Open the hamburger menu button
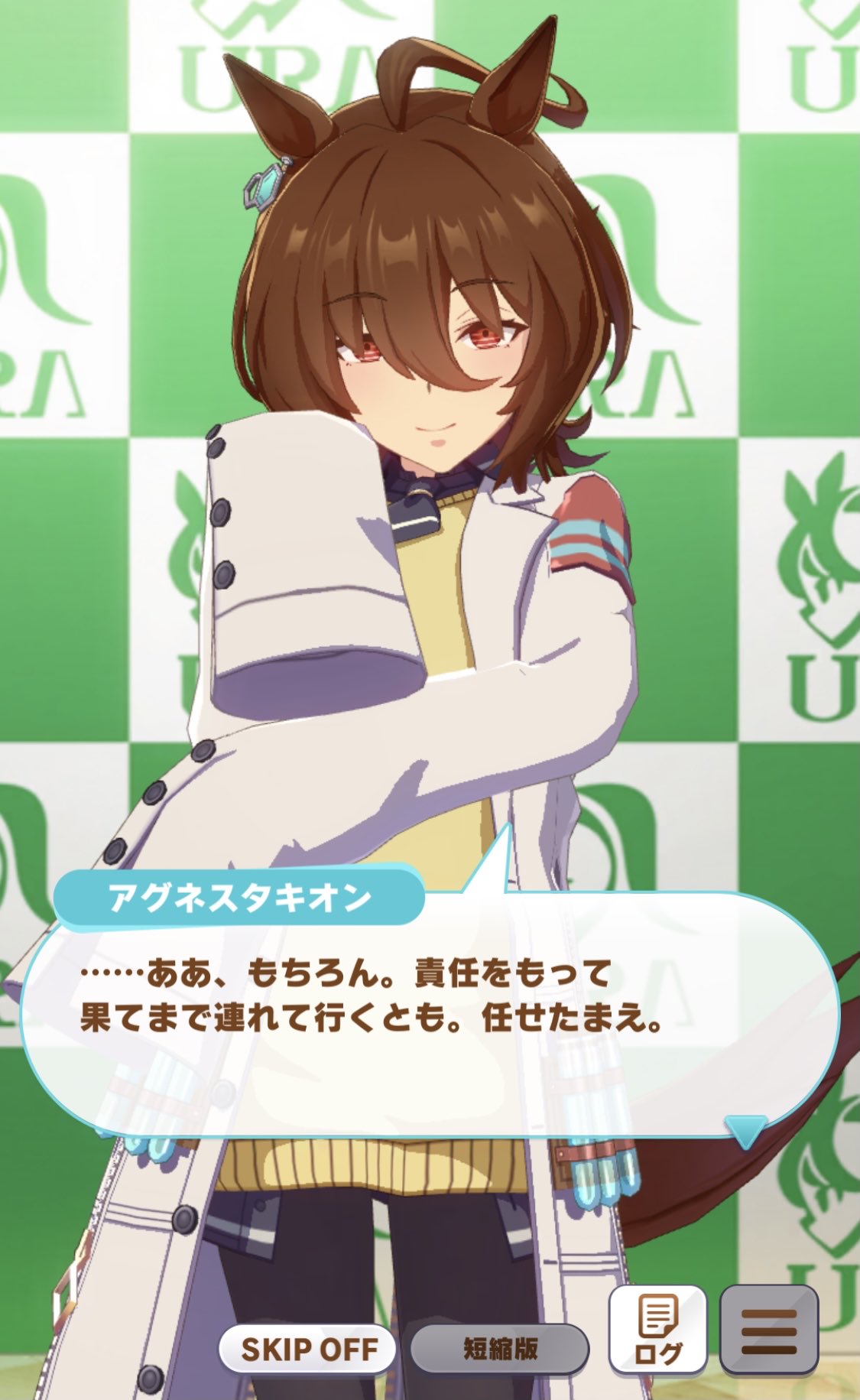 (x=768, y=1330)
